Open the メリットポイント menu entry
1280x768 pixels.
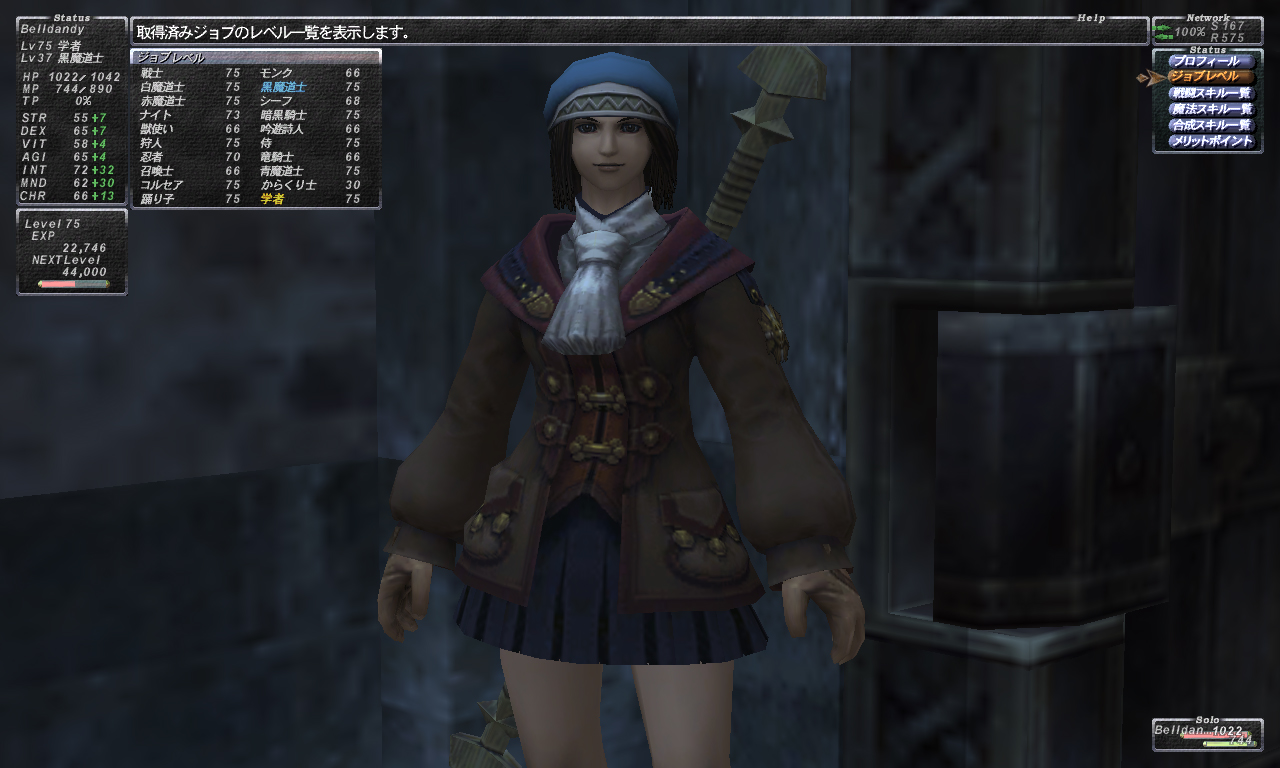point(1210,141)
